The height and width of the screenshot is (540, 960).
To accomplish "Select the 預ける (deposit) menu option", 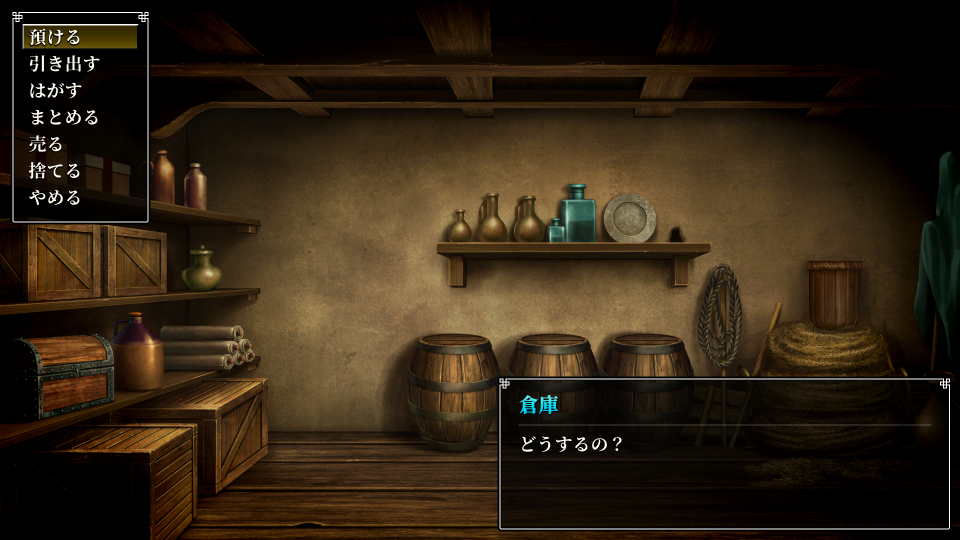I will [x=55, y=37].
